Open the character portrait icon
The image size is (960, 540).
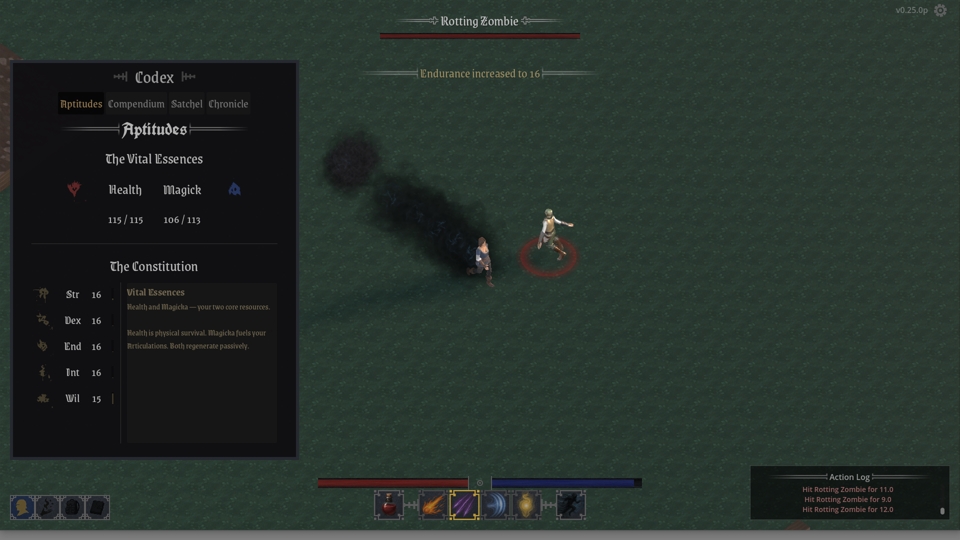point(22,508)
